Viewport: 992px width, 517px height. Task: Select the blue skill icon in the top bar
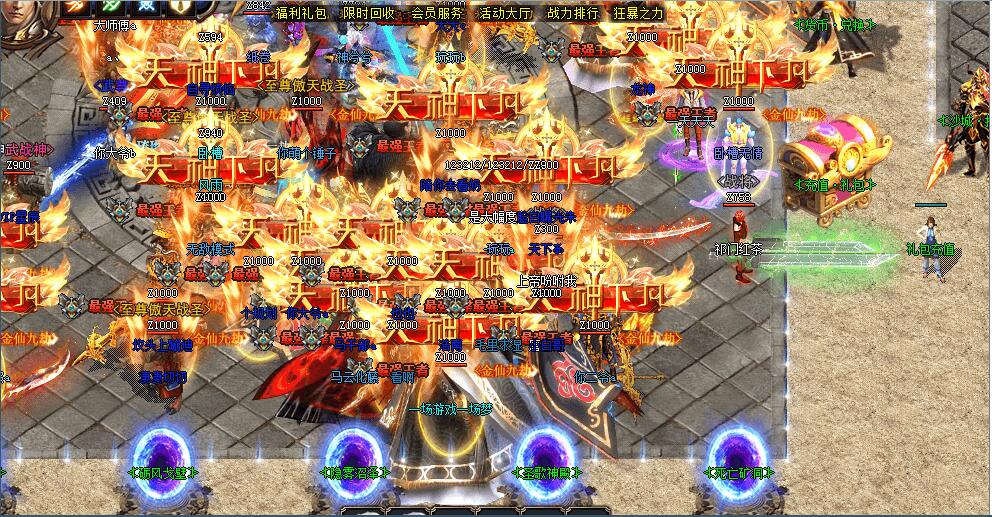pos(147,6)
